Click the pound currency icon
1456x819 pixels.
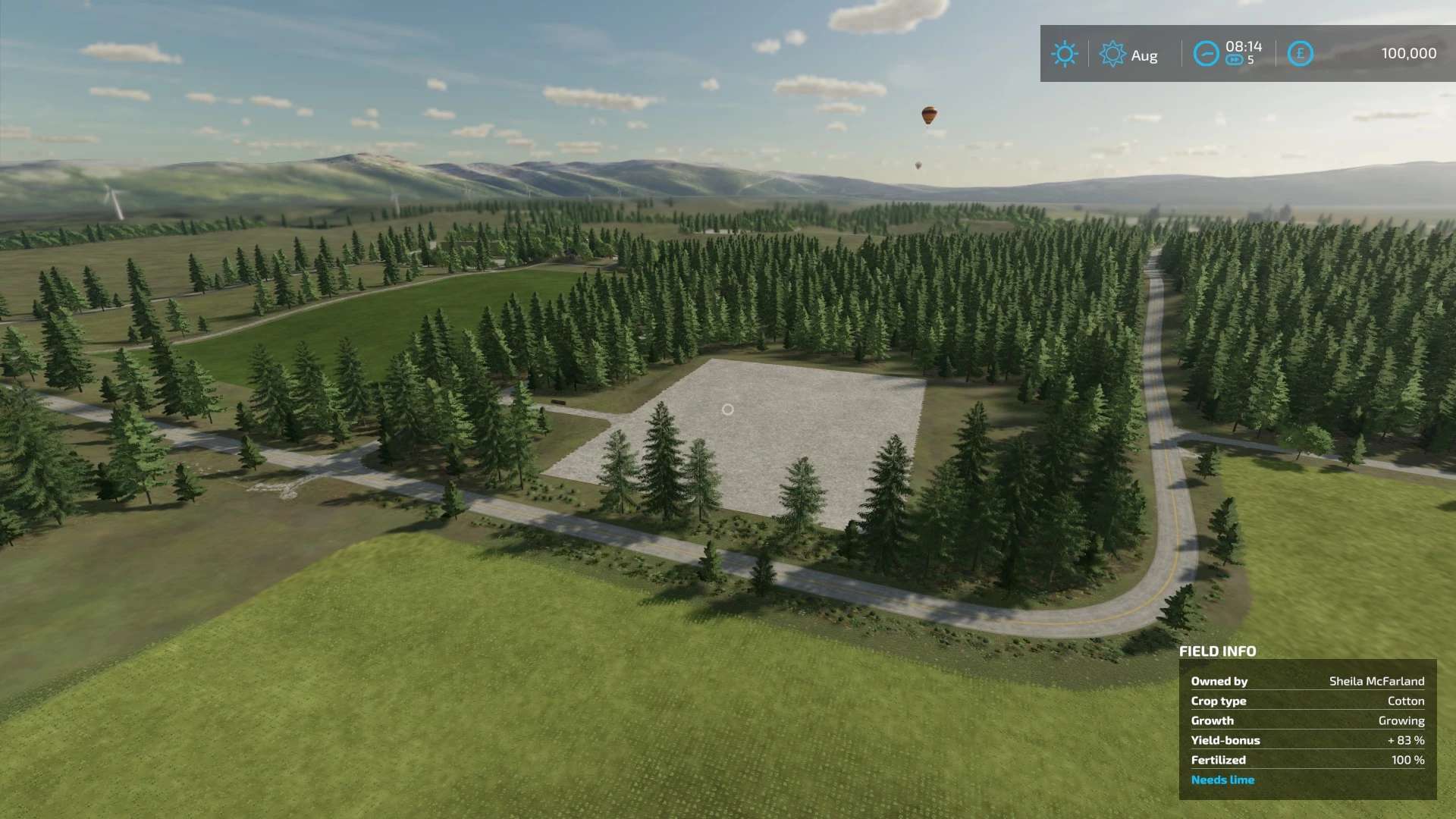(x=1300, y=54)
